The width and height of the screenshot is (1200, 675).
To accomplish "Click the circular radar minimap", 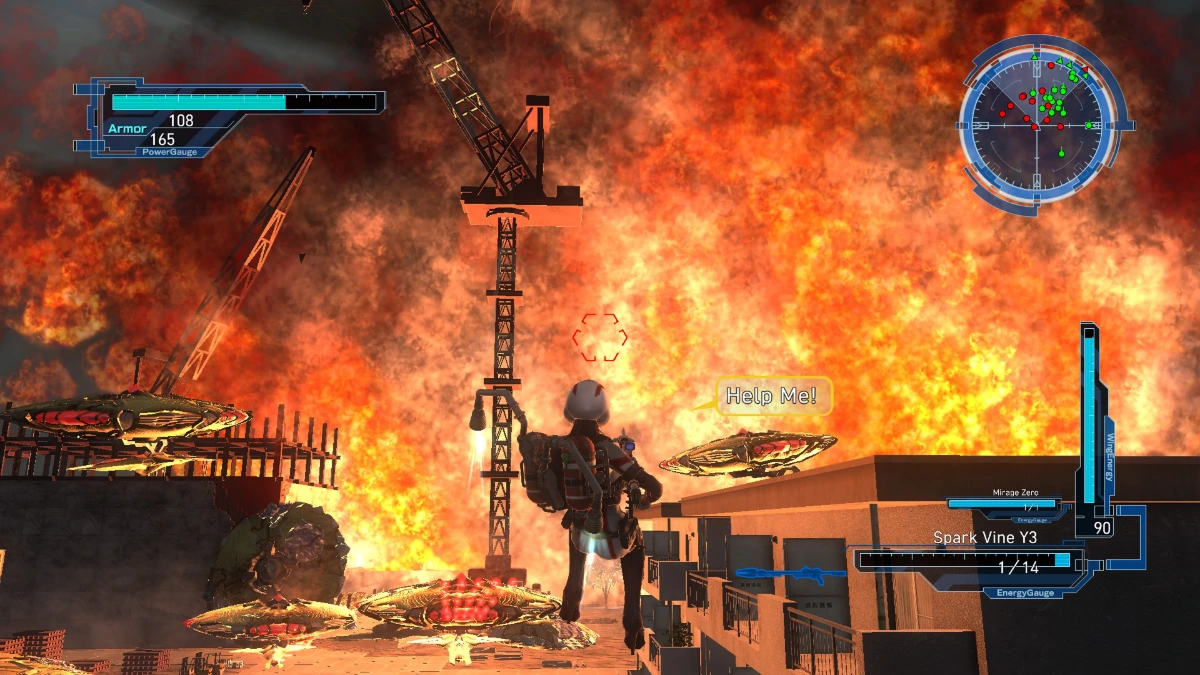I will point(1041,124).
